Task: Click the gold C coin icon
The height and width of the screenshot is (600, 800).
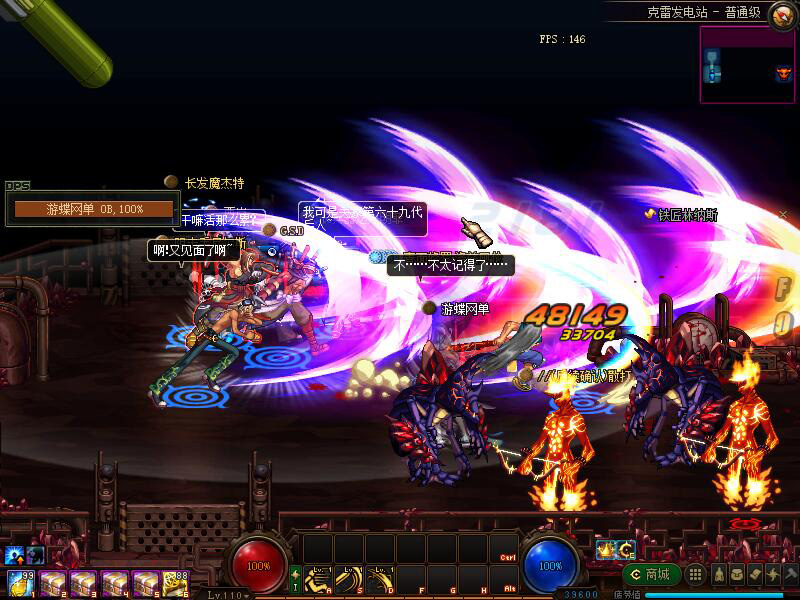Action: (626, 549)
